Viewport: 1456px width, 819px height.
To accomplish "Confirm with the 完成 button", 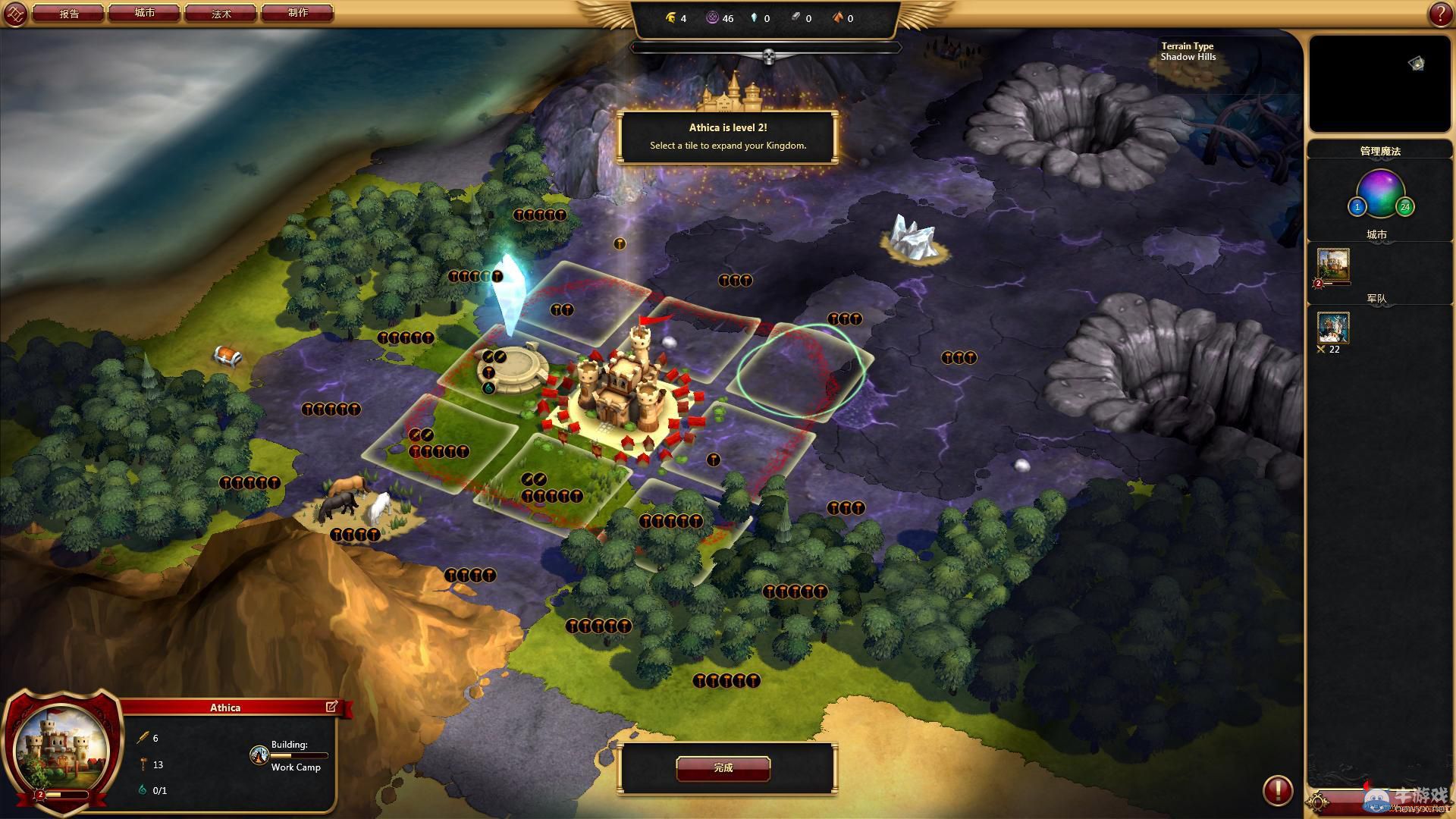I will 723,768.
